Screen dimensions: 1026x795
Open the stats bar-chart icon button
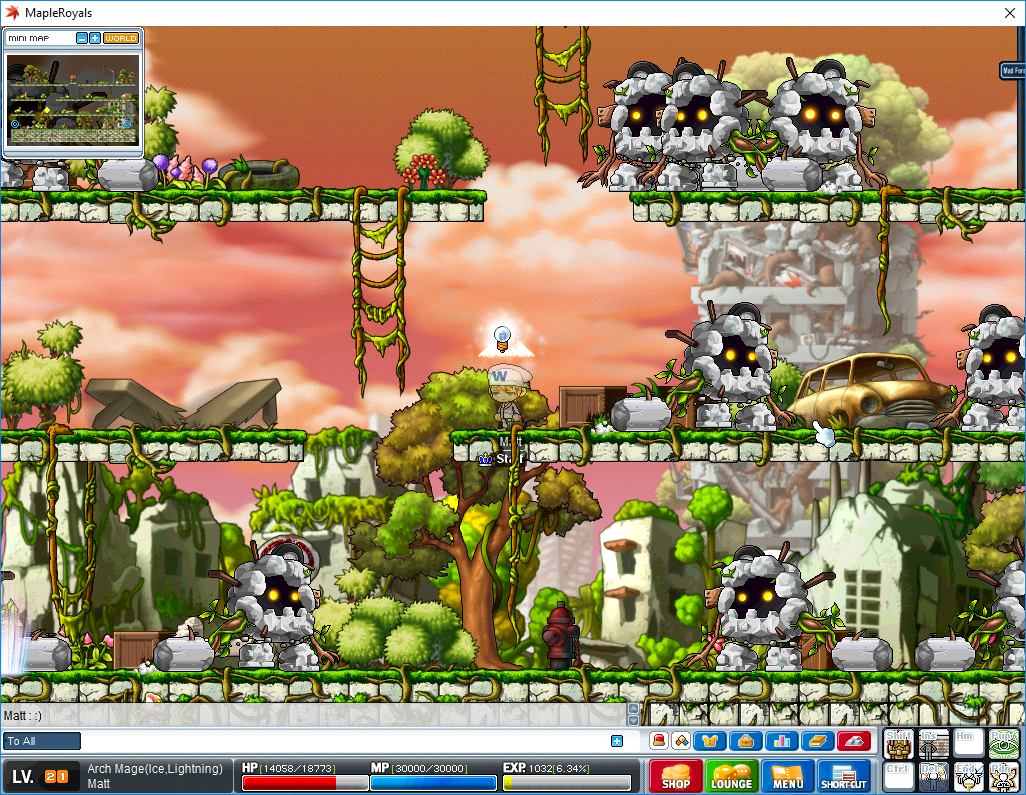(781, 741)
